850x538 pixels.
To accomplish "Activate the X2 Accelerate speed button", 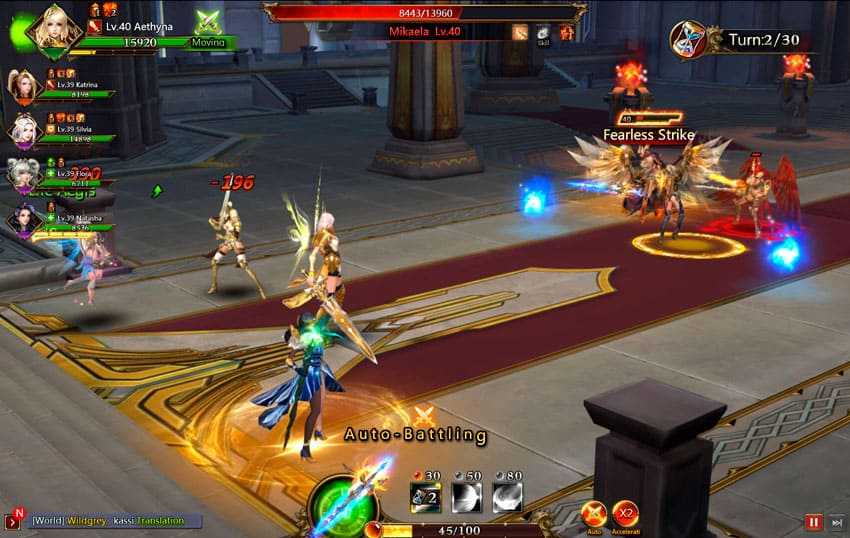I will click(x=626, y=514).
